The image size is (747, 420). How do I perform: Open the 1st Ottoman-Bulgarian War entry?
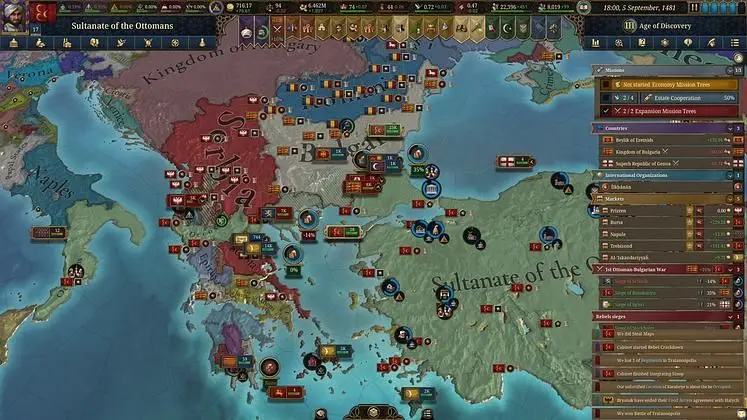[x=650, y=269]
